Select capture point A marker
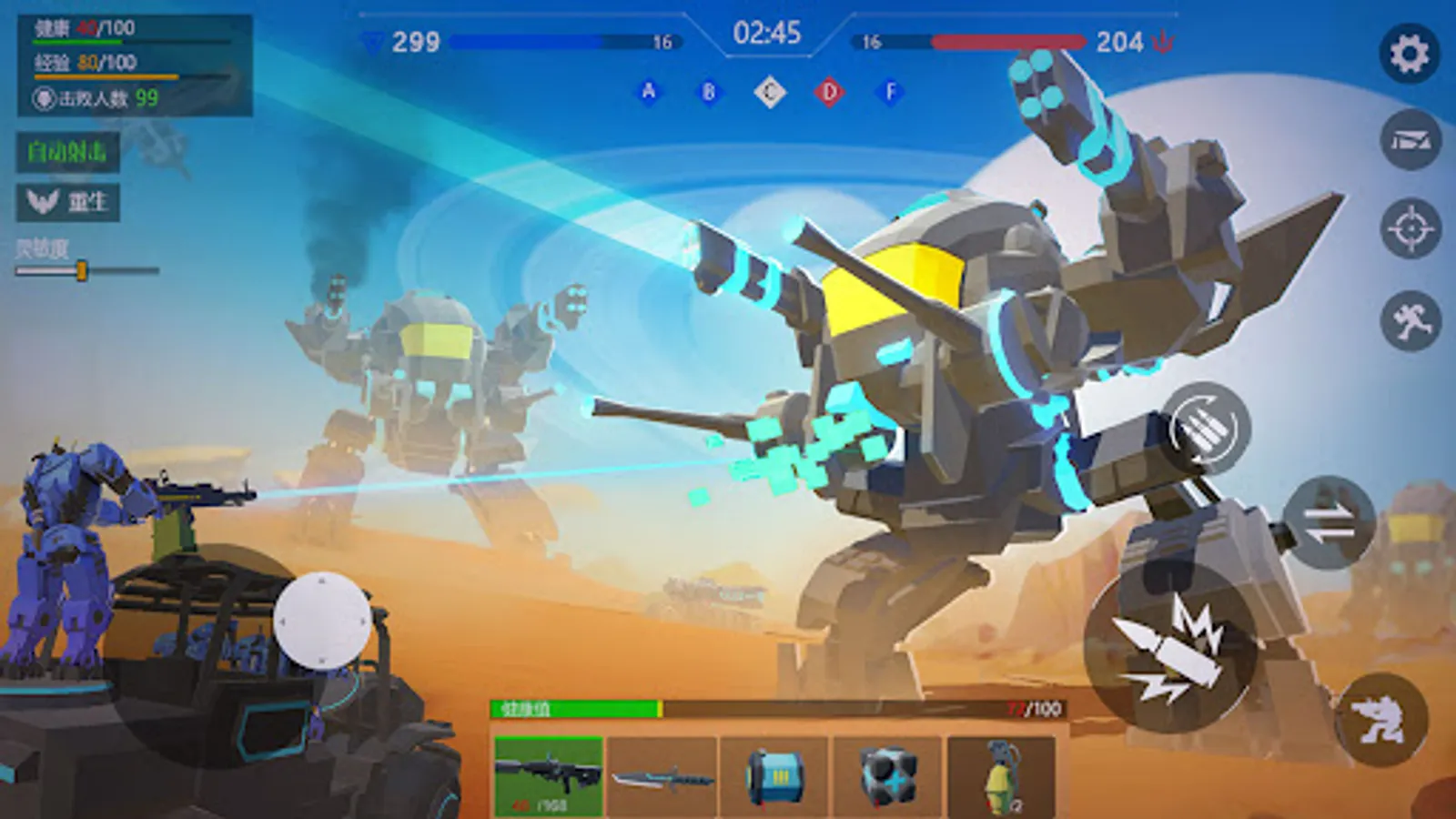 [649, 89]
